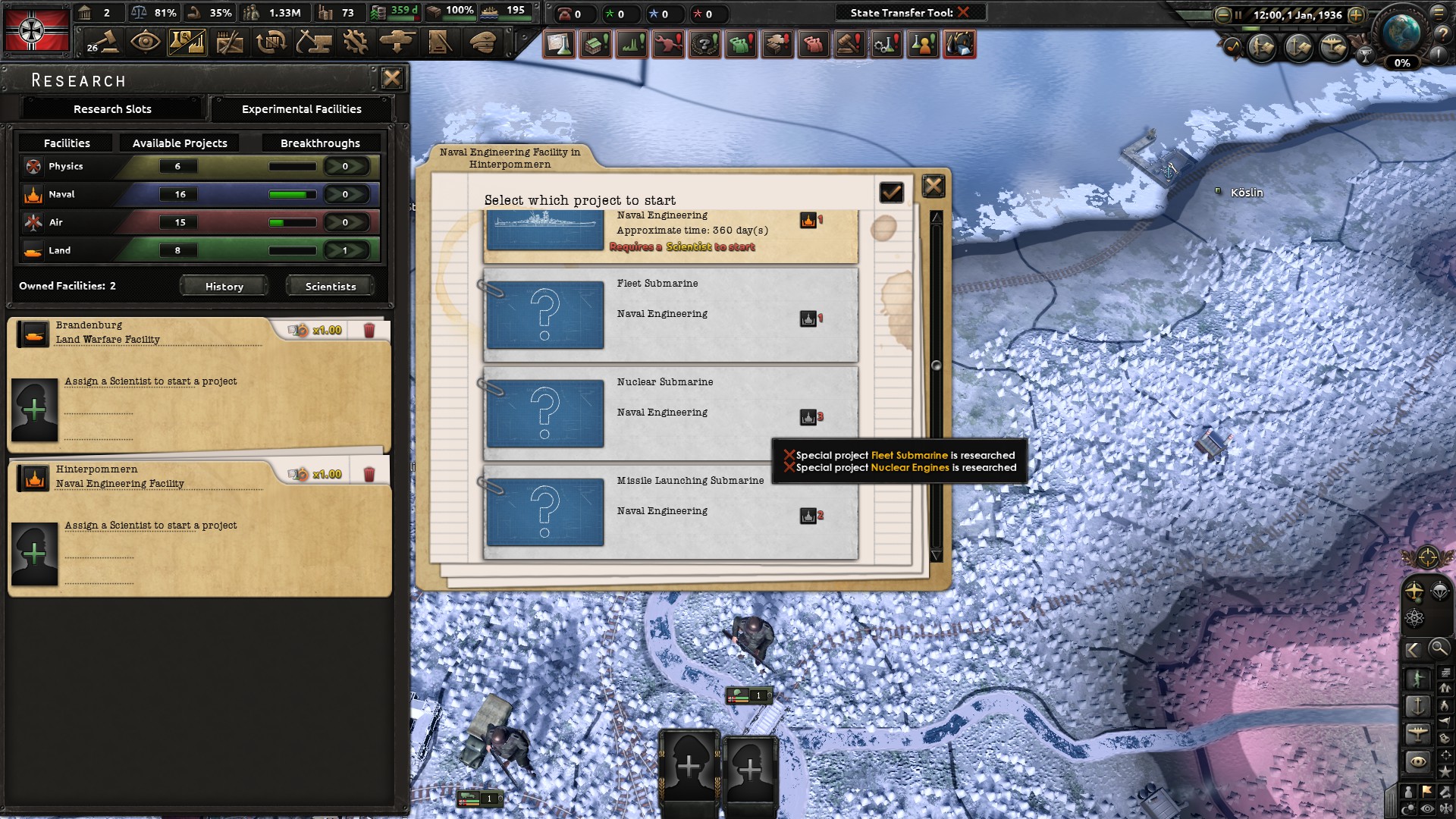Confirm selection with the checkmark toggle
This screenshot has width=1456, height=819.
pos(891,193)
